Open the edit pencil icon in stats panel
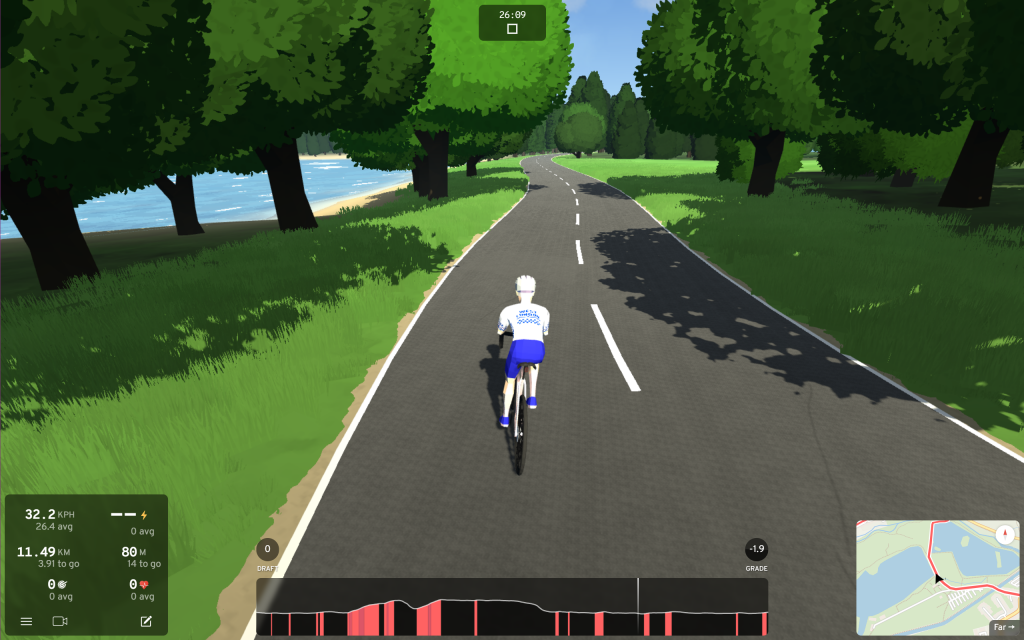1024x640 pixels. 146,622
